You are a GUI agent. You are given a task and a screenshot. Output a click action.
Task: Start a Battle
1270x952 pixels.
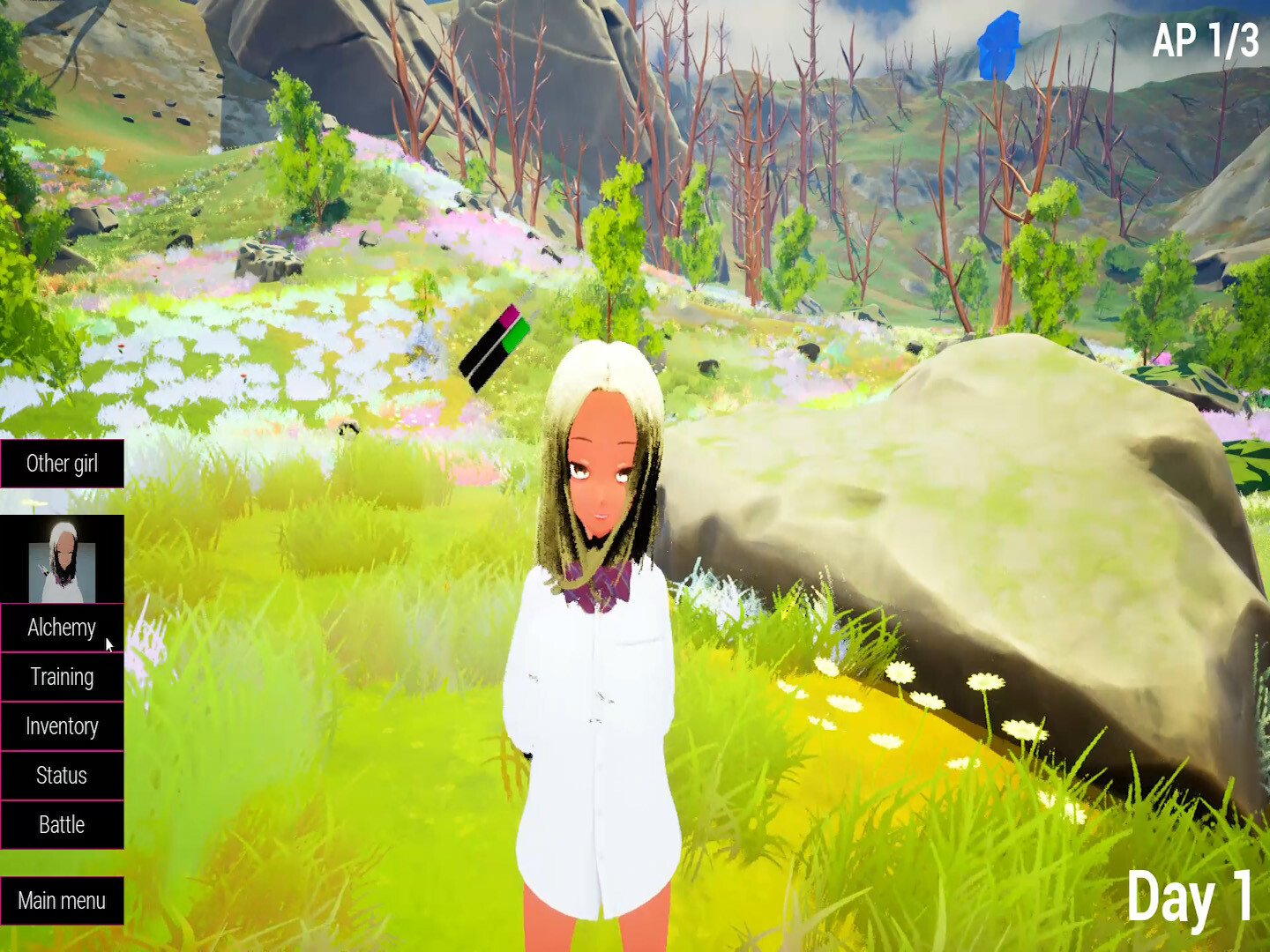(62, 825)
